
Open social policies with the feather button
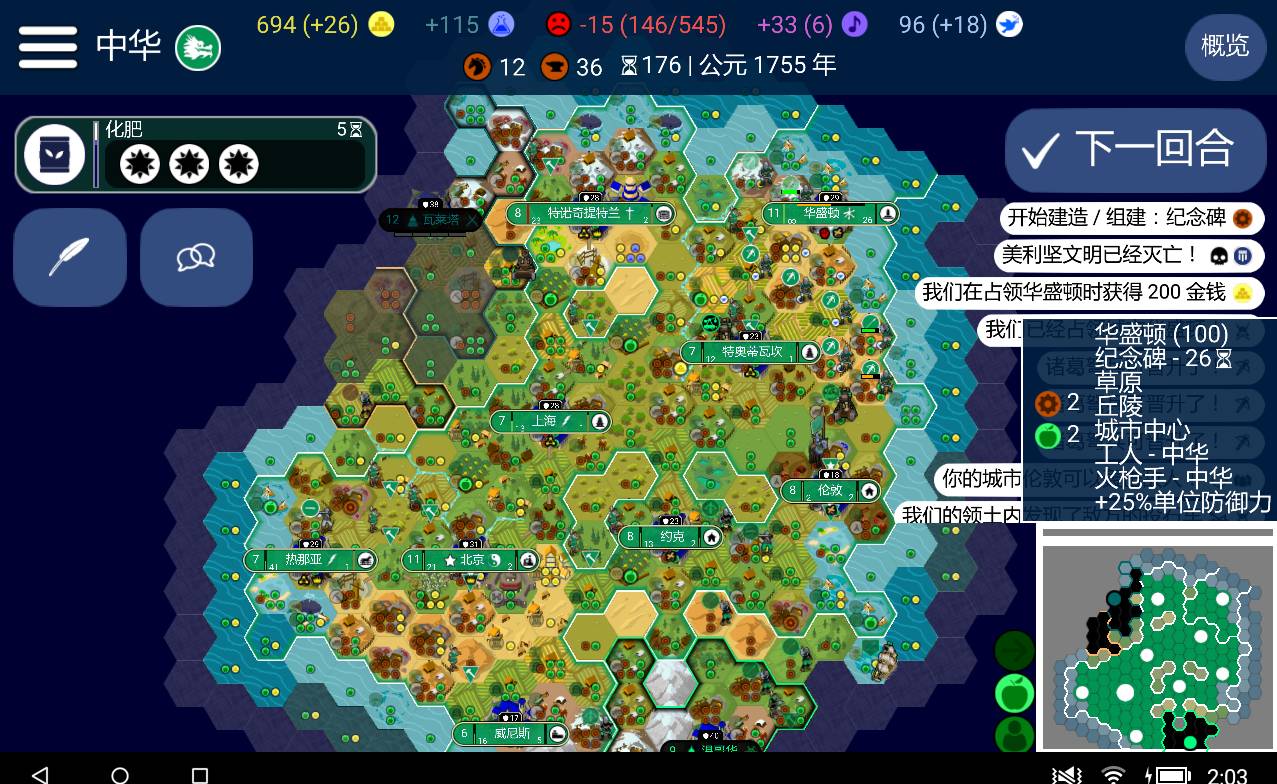pos(69,257)
